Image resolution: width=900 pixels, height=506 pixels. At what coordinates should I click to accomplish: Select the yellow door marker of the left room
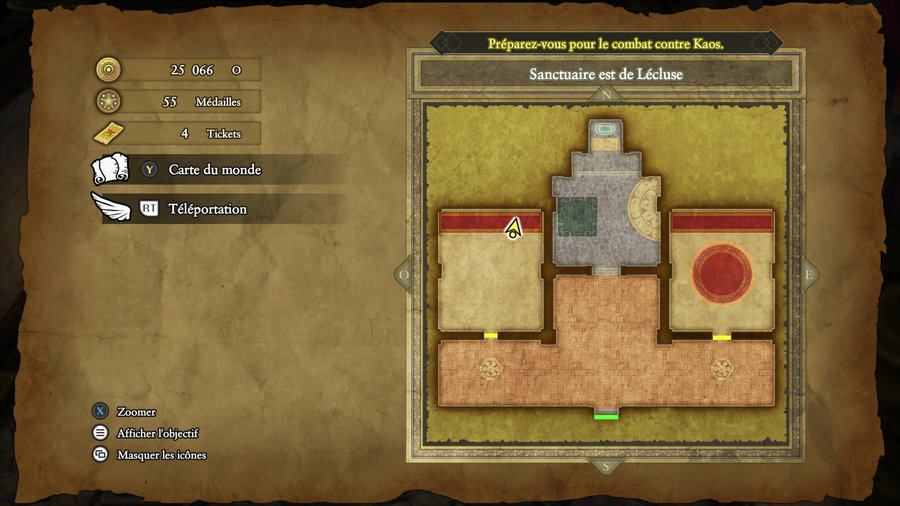tap(491, 336)
